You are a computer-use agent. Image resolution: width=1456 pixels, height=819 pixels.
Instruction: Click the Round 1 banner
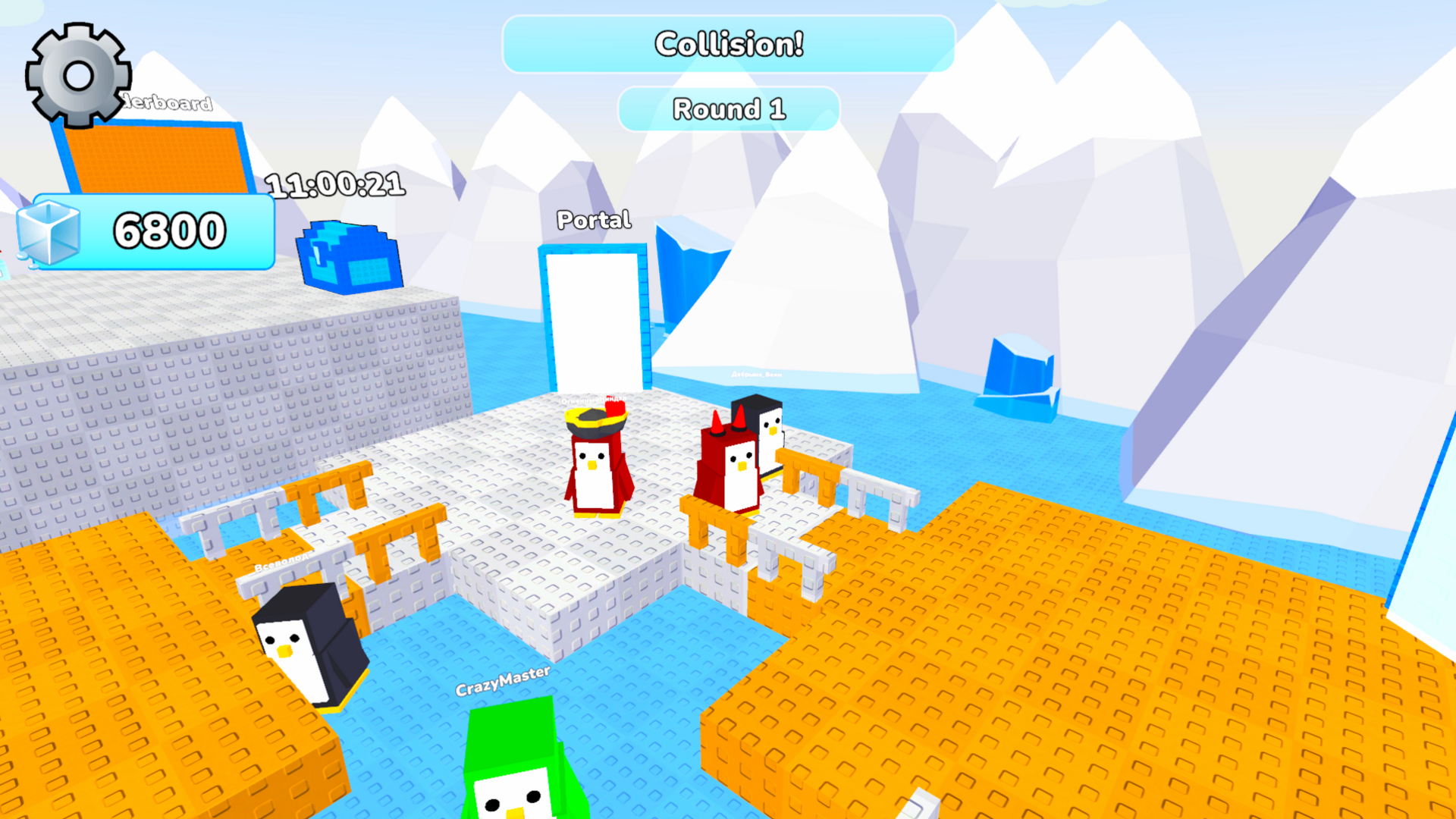point(728,108)
